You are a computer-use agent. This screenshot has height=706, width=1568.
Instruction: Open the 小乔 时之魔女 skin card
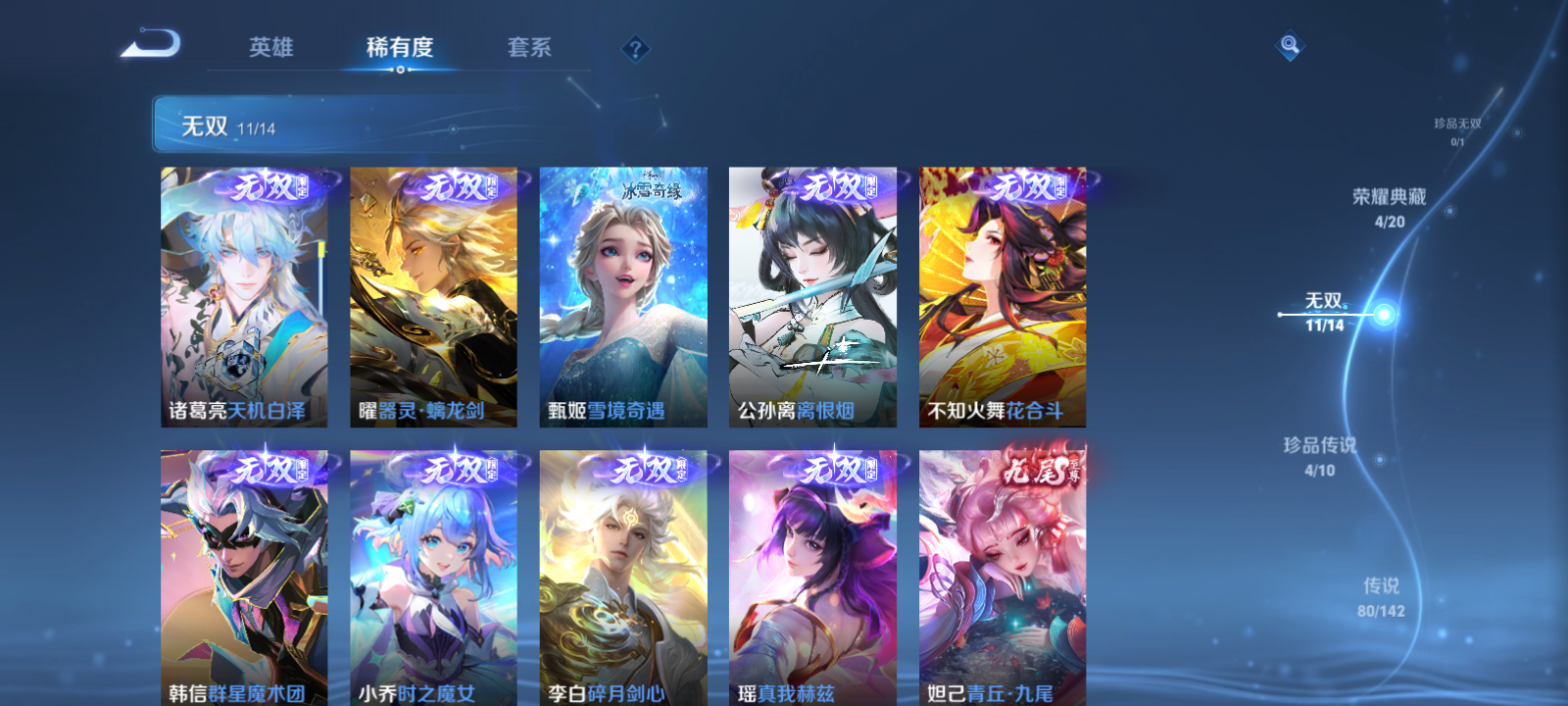point(433,579)
